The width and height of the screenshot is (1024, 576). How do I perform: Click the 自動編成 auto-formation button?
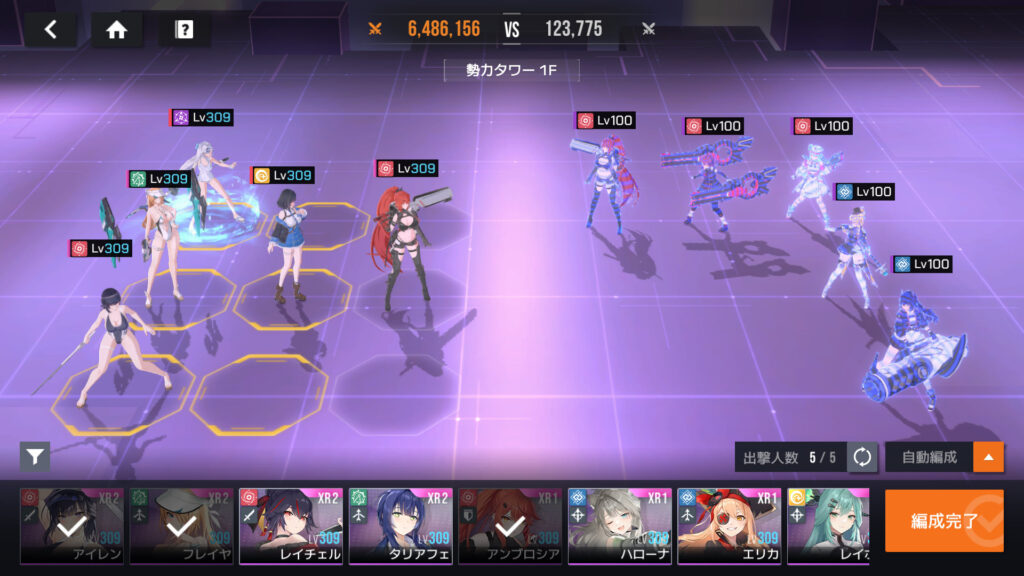click(929, 457)
